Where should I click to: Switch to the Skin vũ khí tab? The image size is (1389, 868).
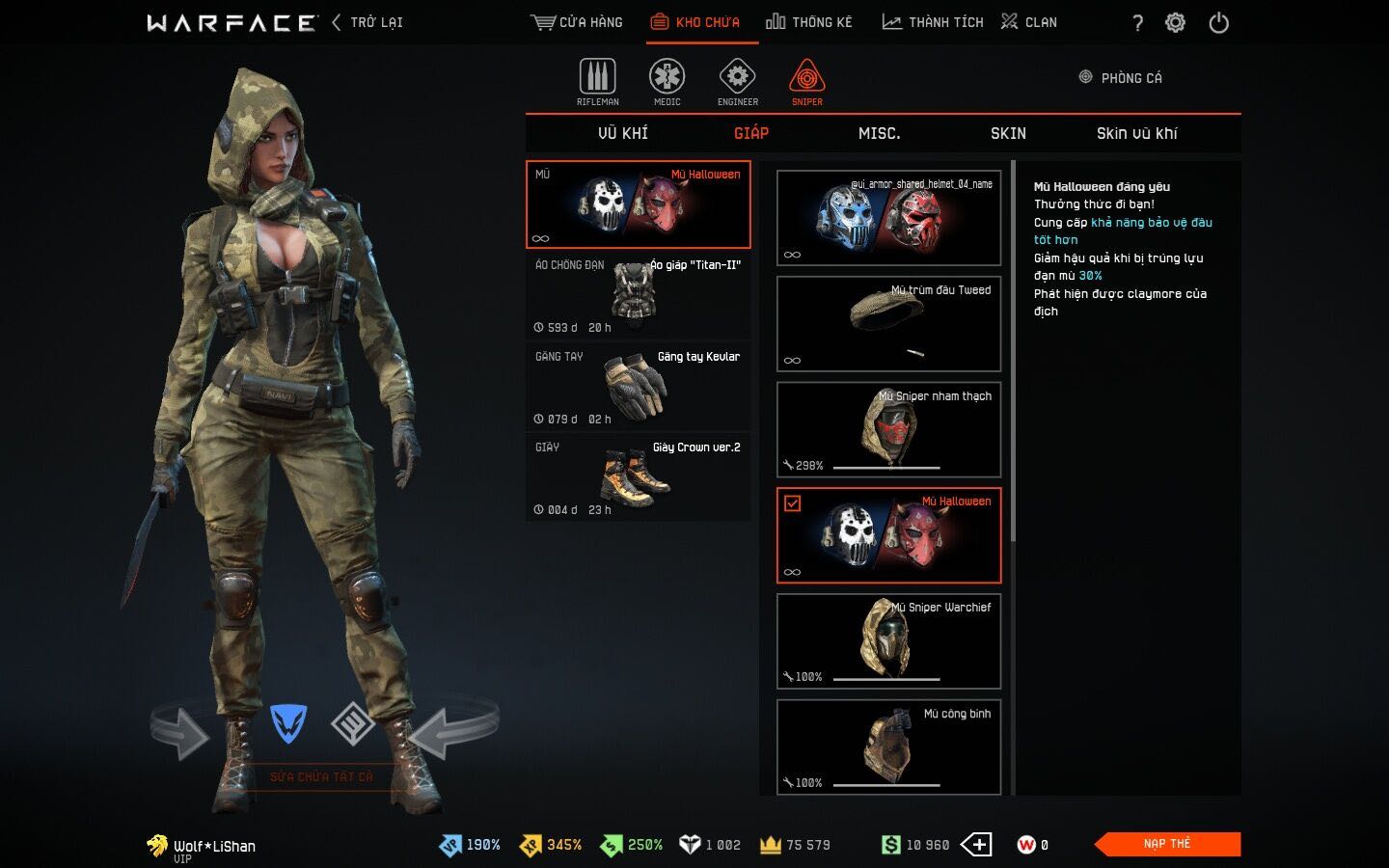coord(1136,133)
